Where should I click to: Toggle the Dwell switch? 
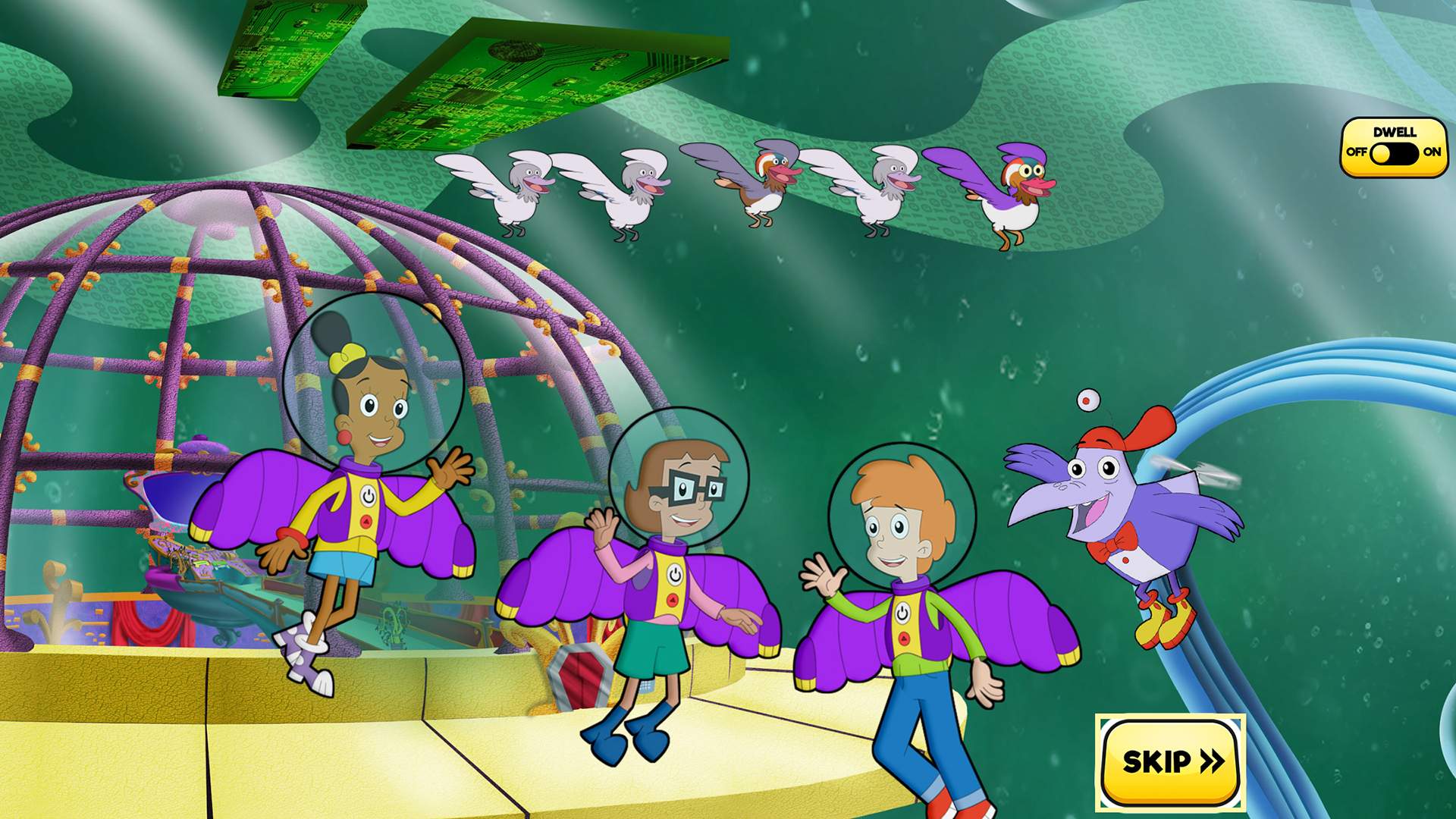click(1394, 152)
